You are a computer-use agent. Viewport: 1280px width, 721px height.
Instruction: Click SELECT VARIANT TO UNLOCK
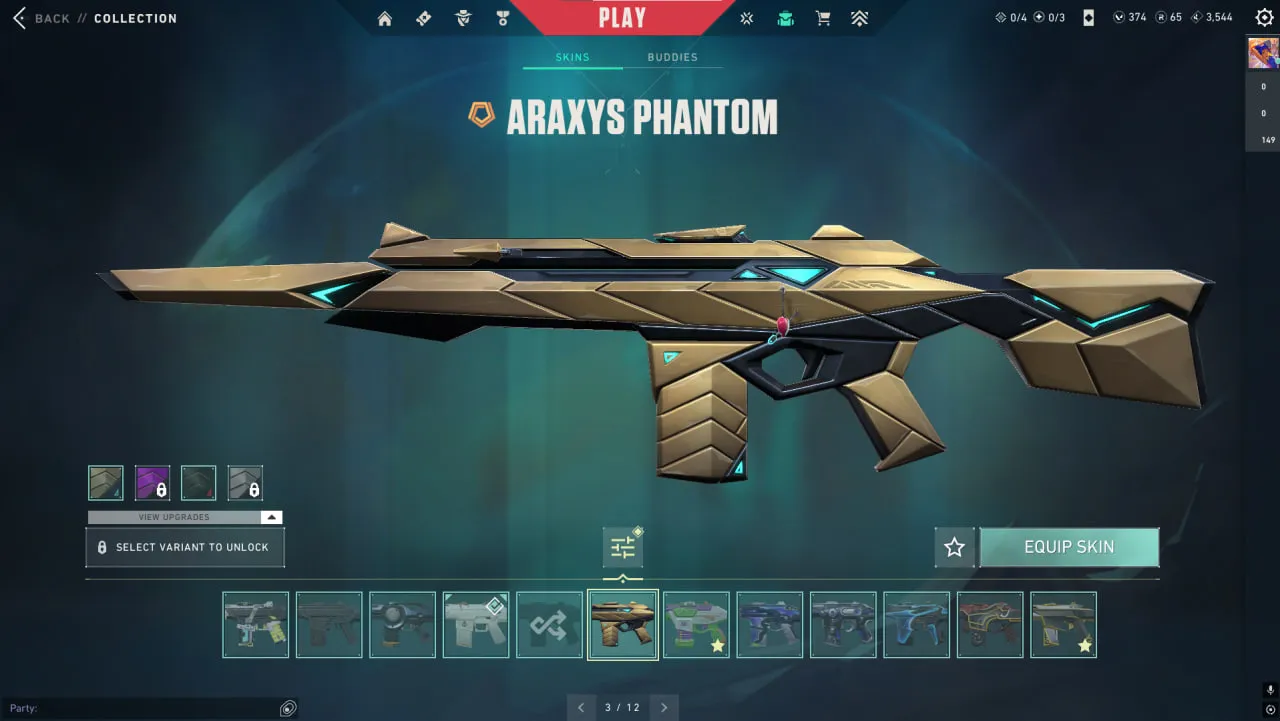click(184, 547)
